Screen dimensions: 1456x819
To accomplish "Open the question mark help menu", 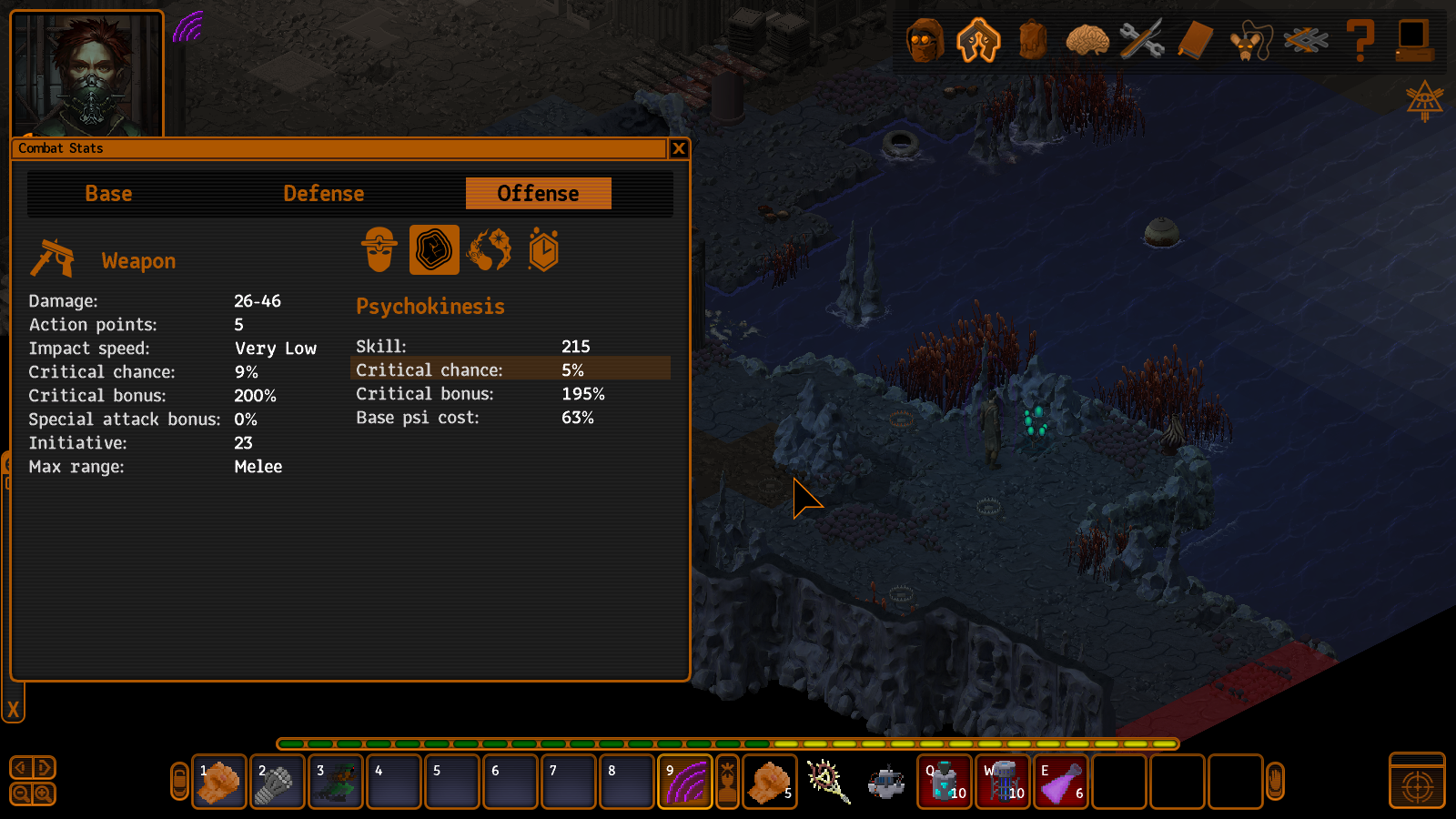I will [1360, 41].
